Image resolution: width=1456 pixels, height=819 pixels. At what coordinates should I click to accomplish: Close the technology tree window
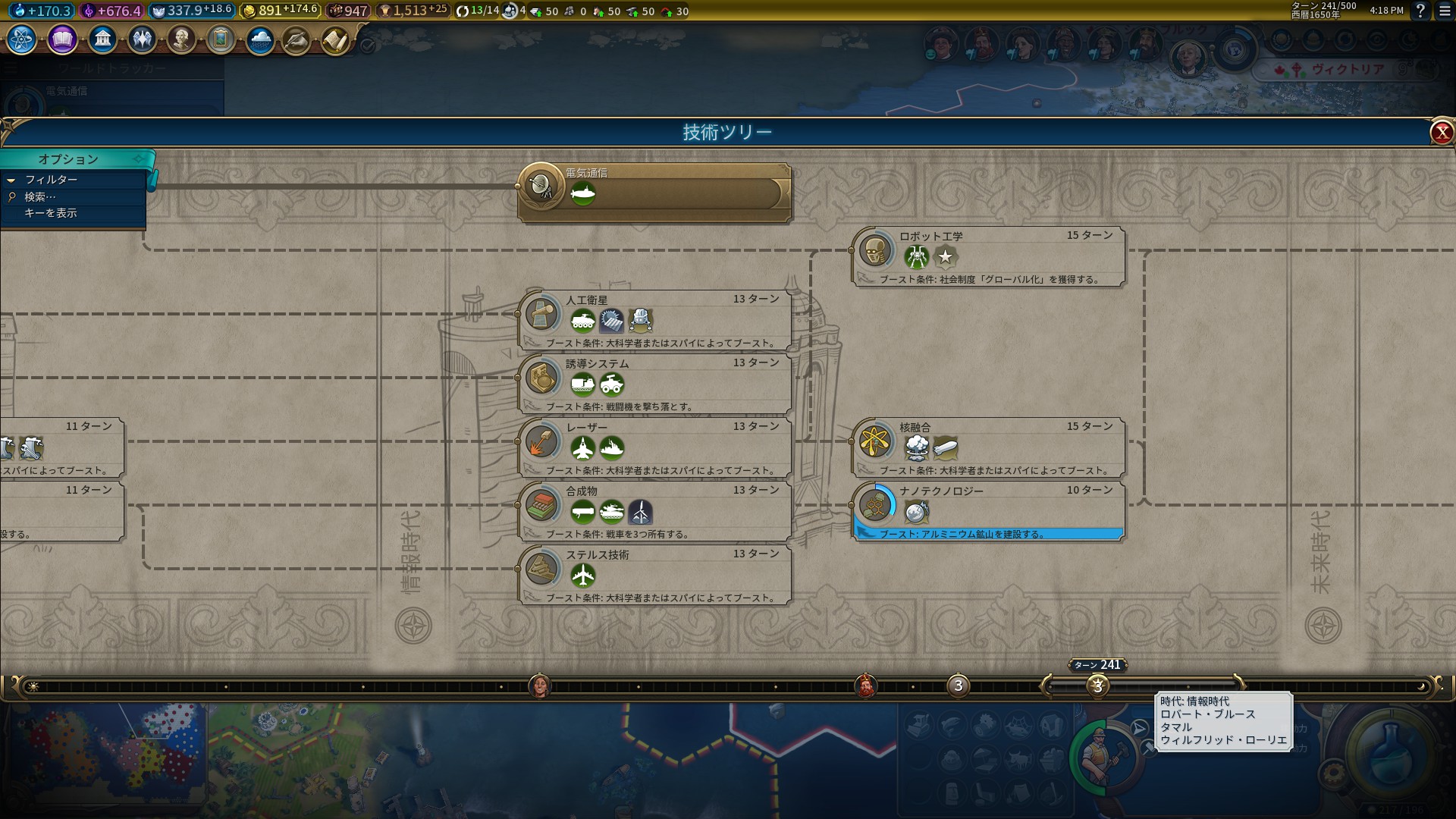1441,133
